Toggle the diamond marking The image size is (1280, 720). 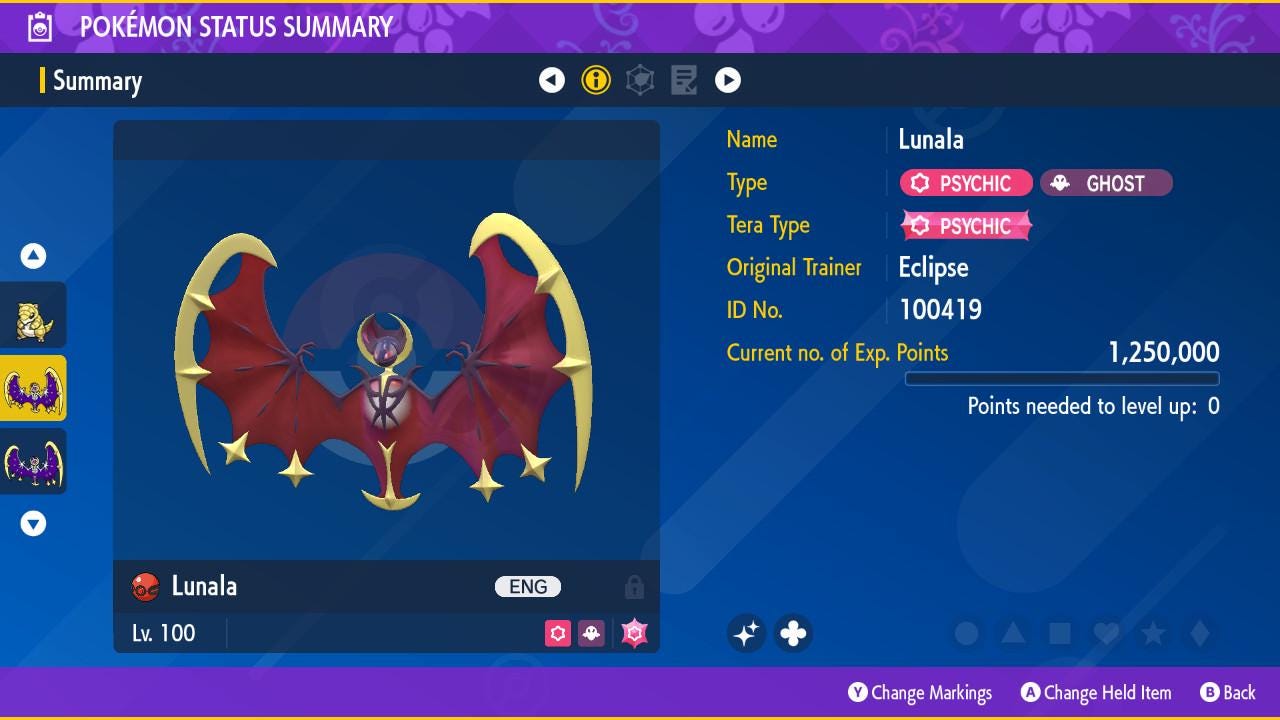(x=1200, y=633)
